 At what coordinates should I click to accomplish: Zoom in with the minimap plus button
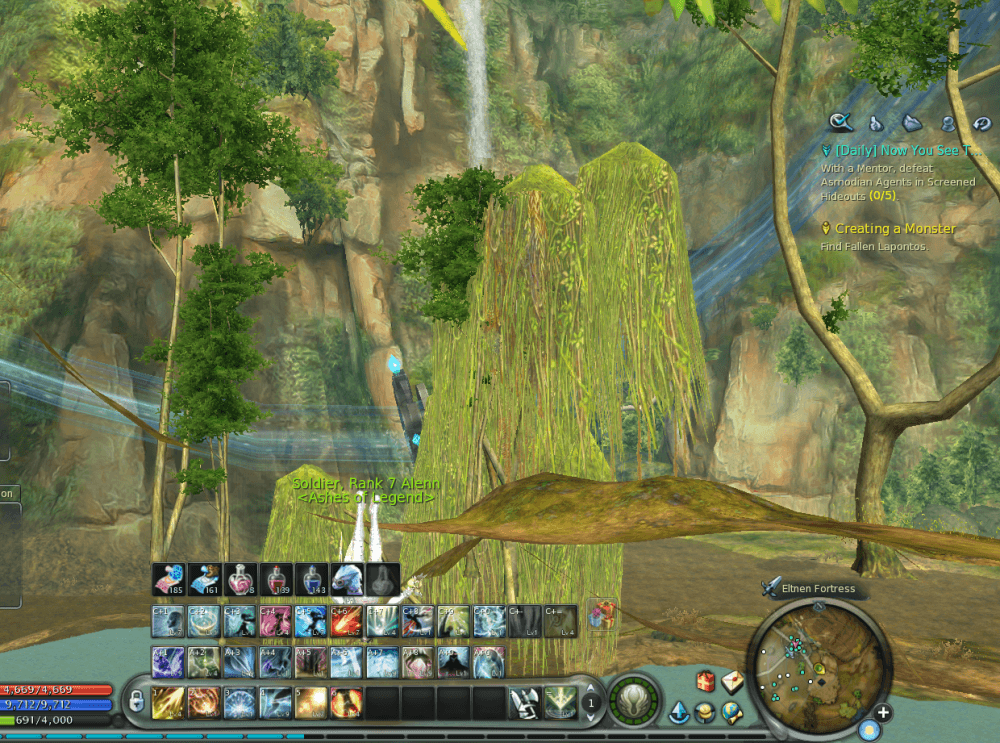point(883,713)
